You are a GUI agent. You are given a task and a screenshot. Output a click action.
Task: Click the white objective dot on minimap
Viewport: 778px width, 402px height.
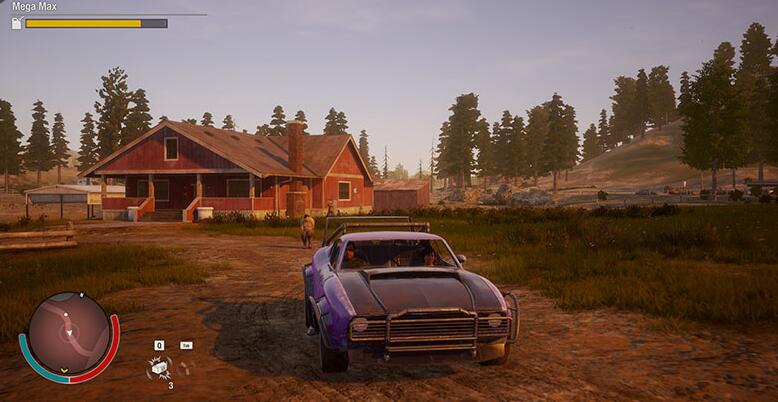pyautogui.click(x=66, y=315)
